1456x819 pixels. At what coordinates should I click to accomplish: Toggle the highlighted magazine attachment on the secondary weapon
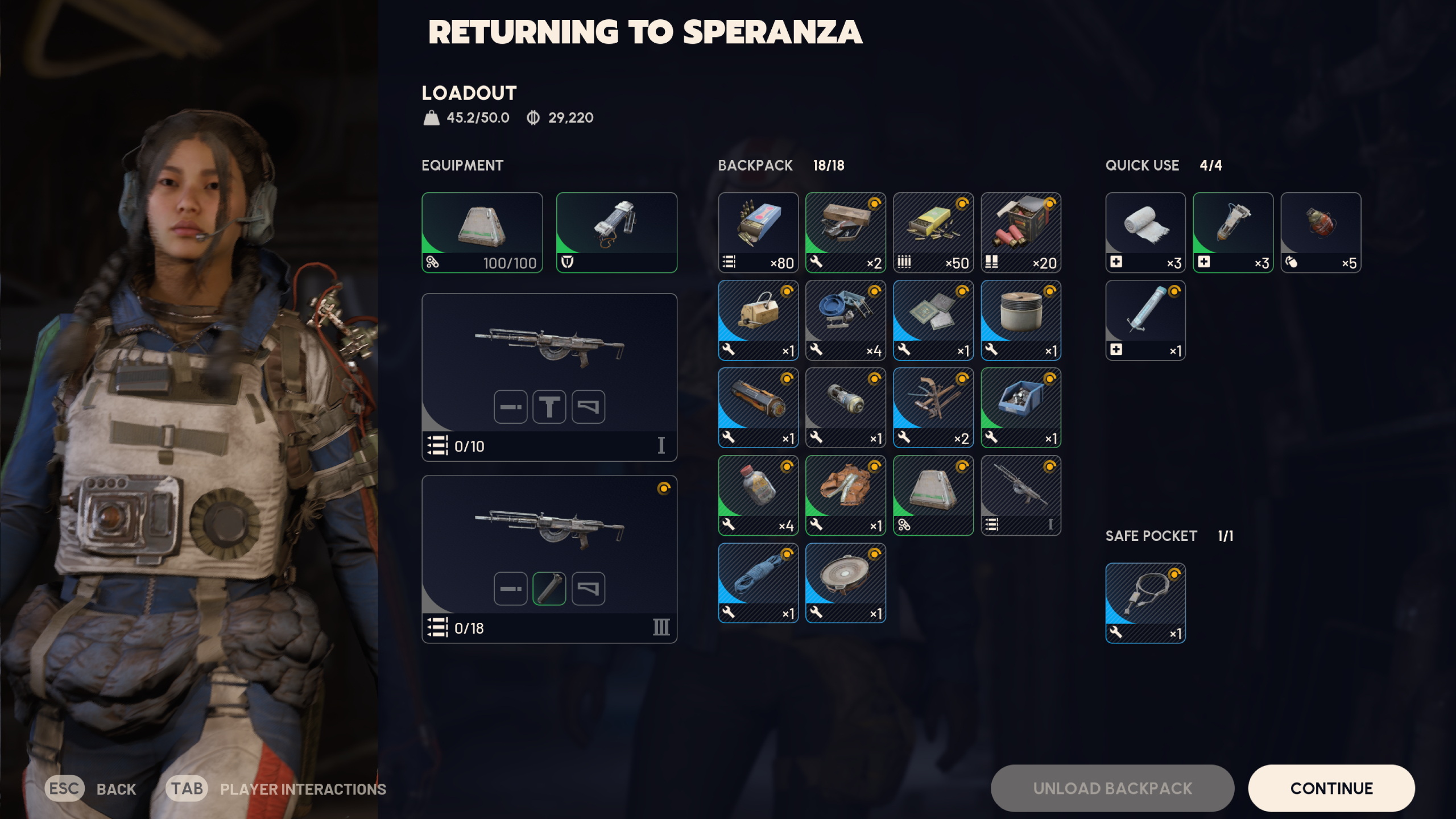(x=548, y=588)
